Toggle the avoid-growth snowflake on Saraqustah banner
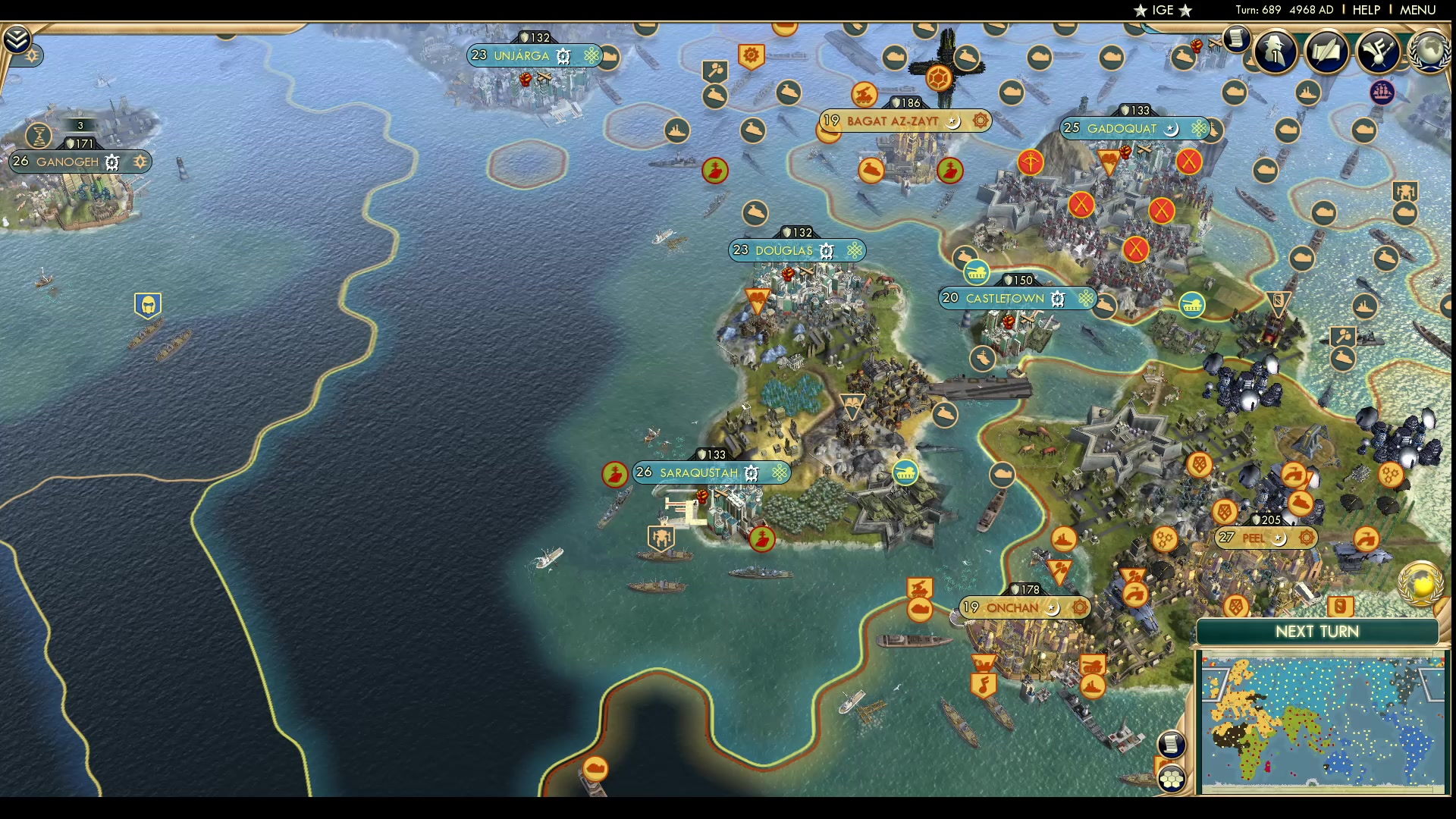Viewport: 1456px width, 819px height. point(778,473)
